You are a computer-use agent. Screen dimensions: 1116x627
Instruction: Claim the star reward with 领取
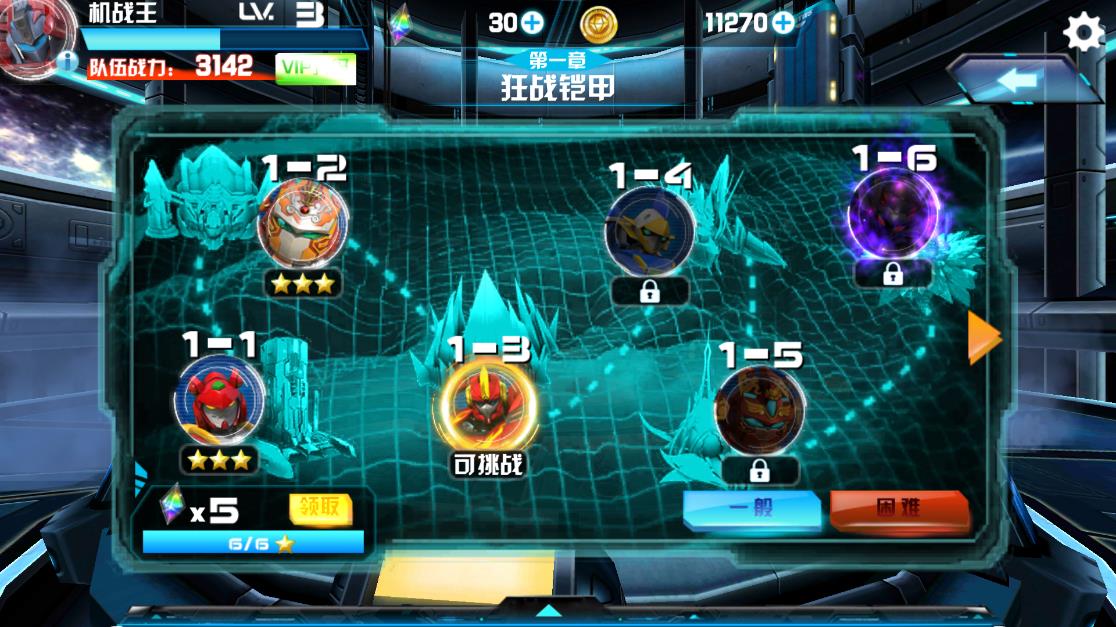coord(320,508)
